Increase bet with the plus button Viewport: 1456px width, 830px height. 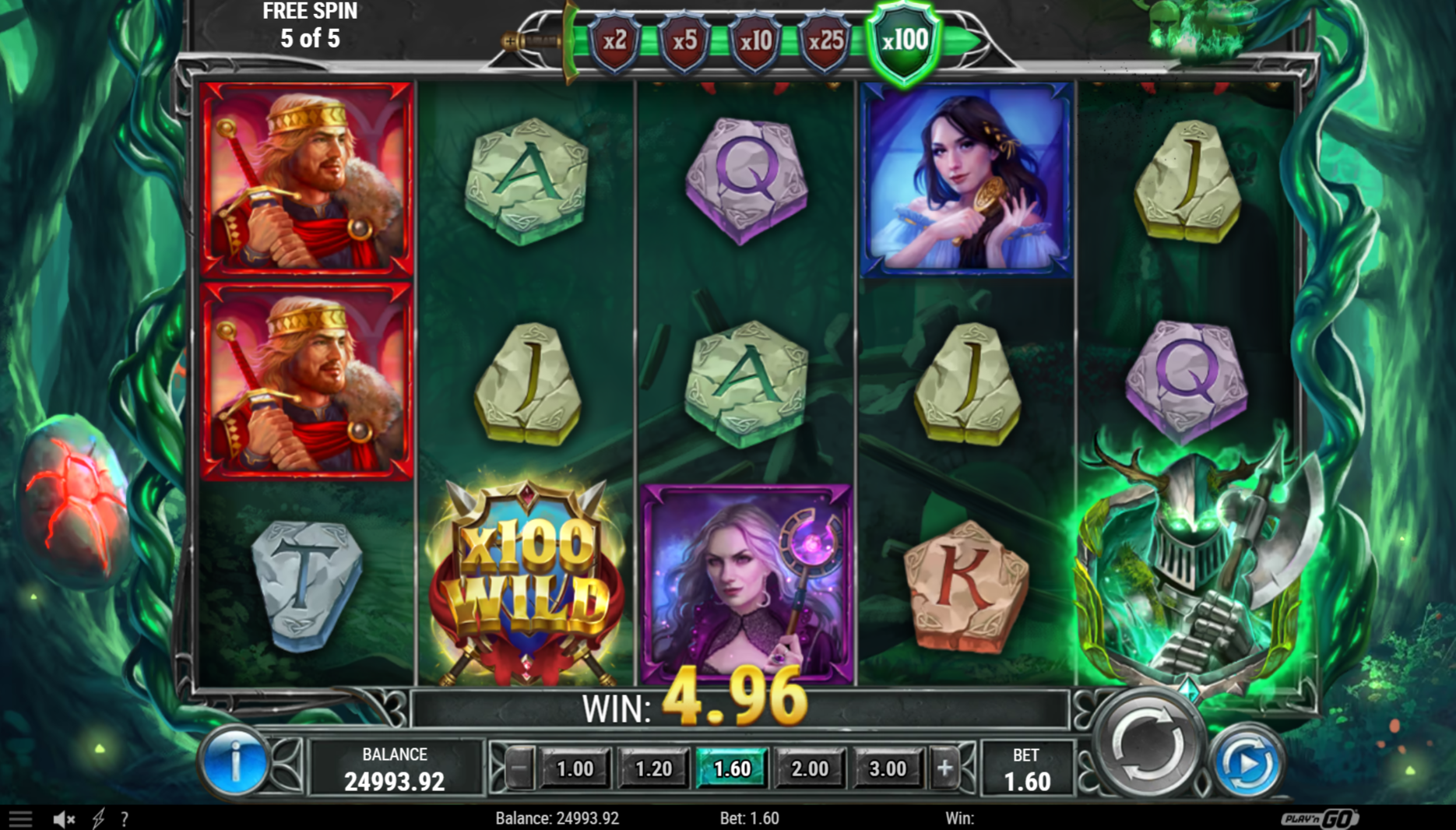(x=944, y=769)
